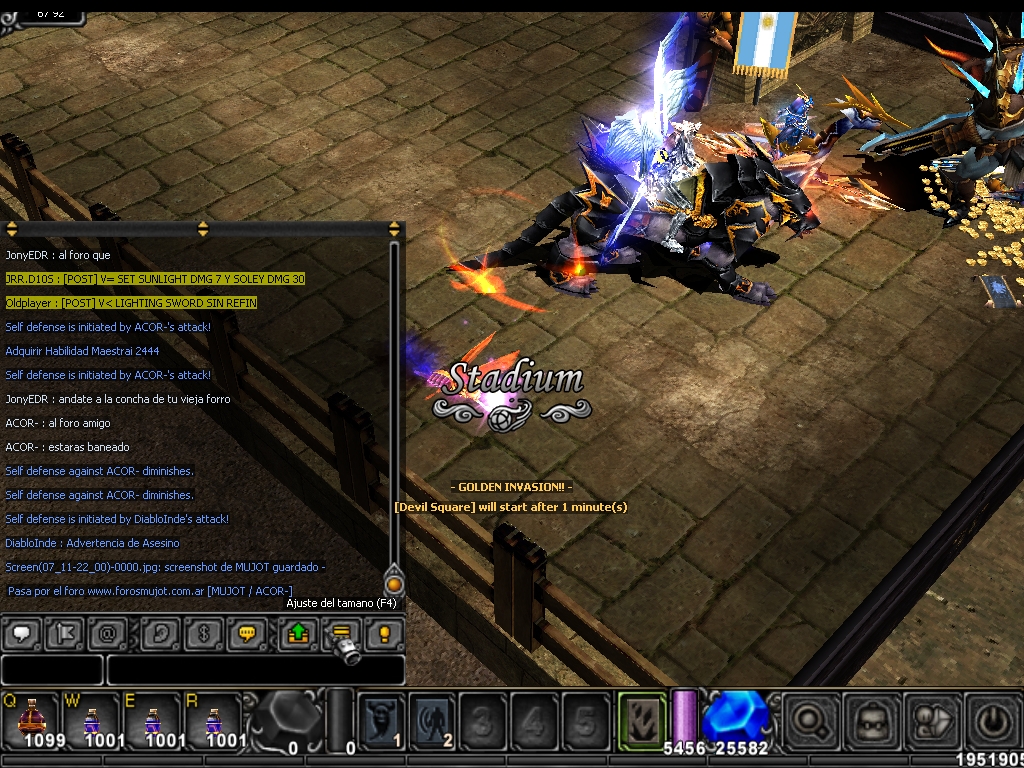Use the R slot blue potion
This screenshot has width=1024, height=768.
[214, 719]
